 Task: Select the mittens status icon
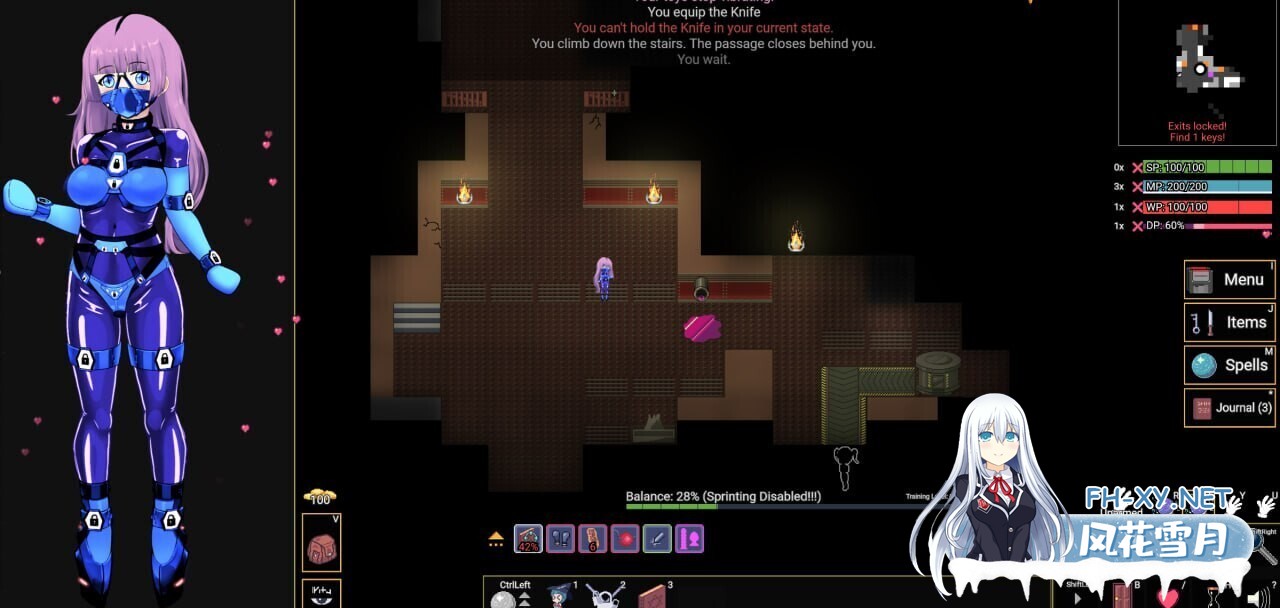[560, 539]
